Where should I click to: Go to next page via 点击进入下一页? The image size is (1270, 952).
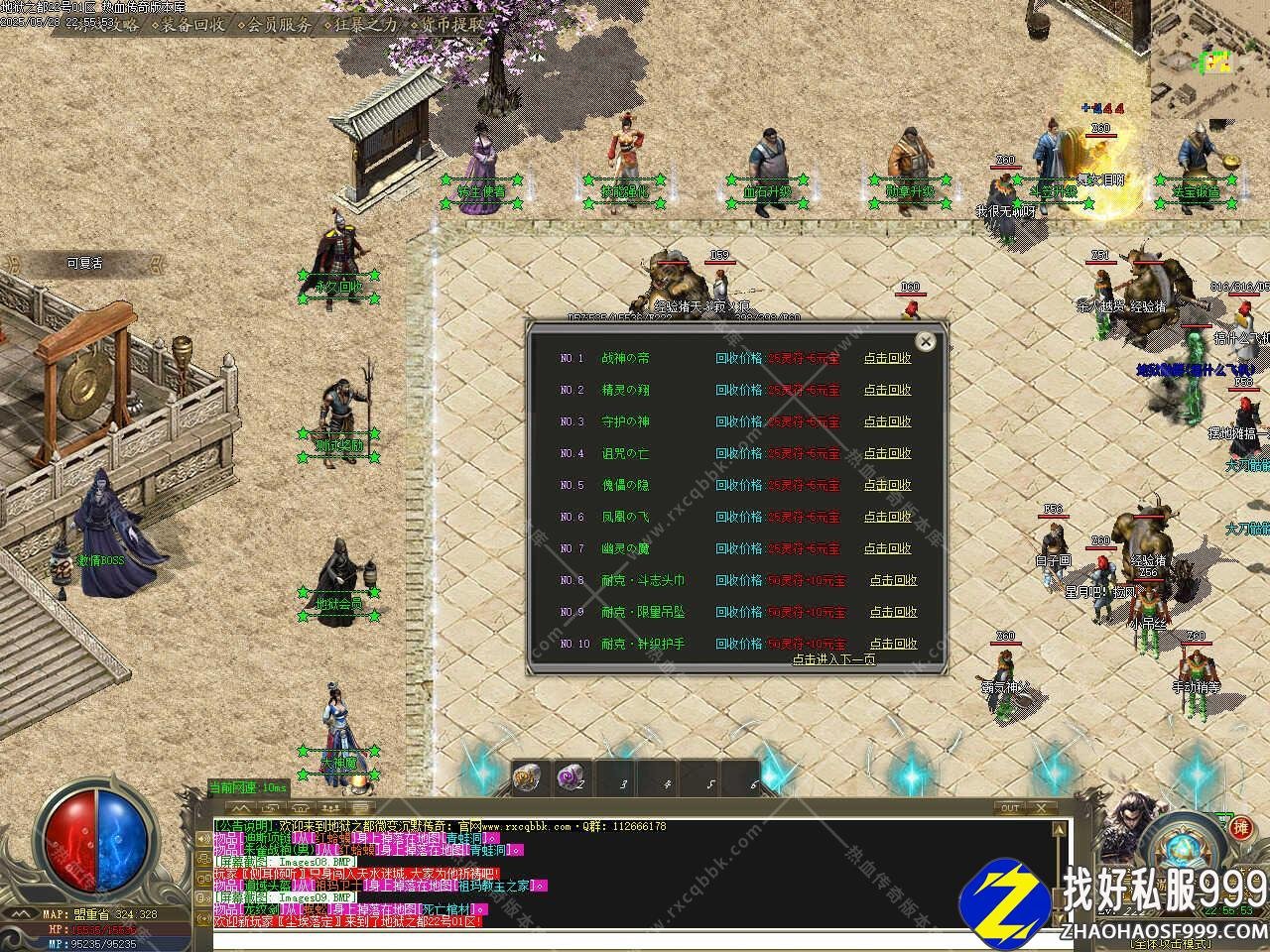[833, 659]
